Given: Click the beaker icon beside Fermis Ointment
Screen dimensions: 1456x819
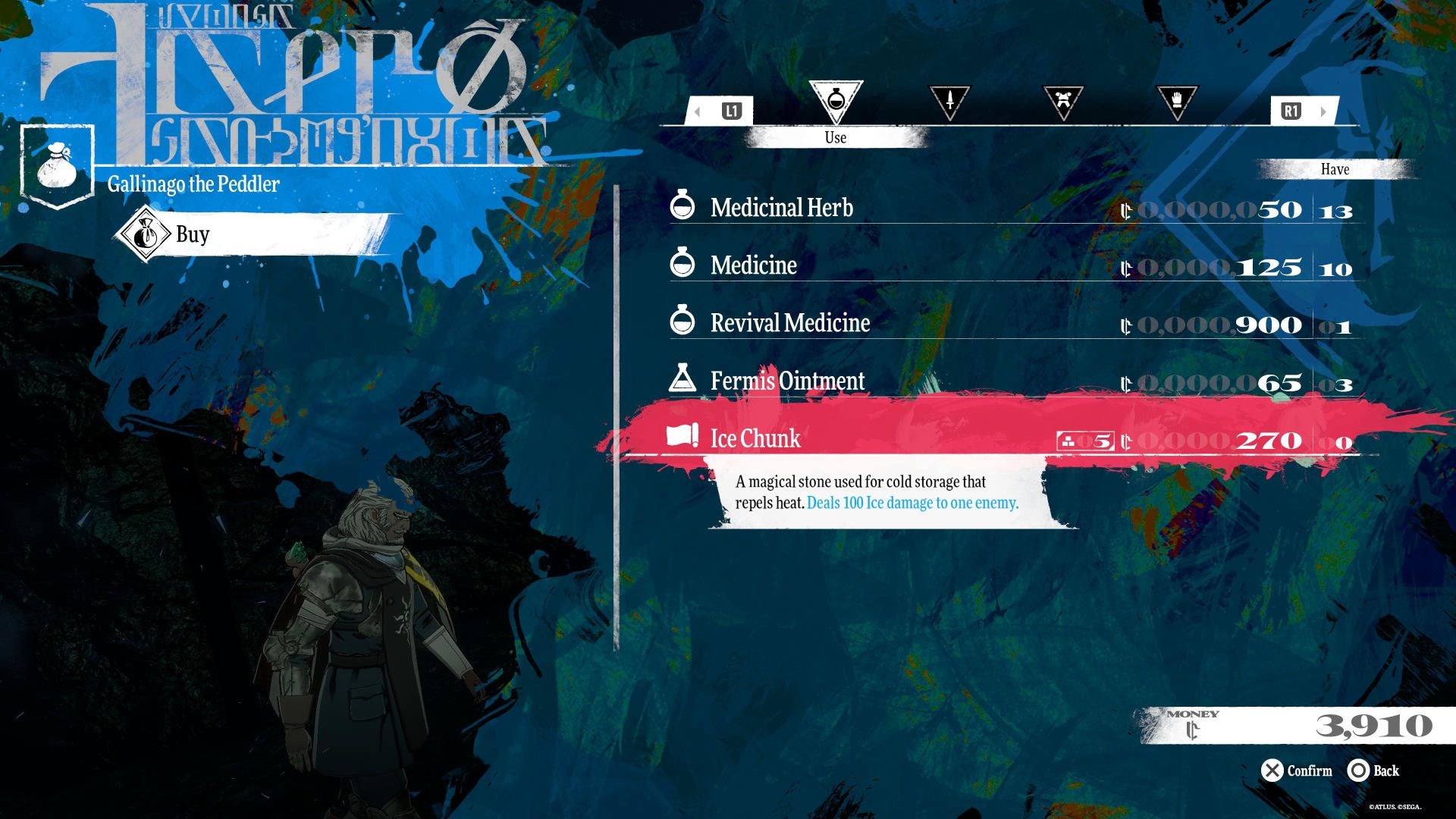Looking at the screenshot, I should (x=683, y=381).
